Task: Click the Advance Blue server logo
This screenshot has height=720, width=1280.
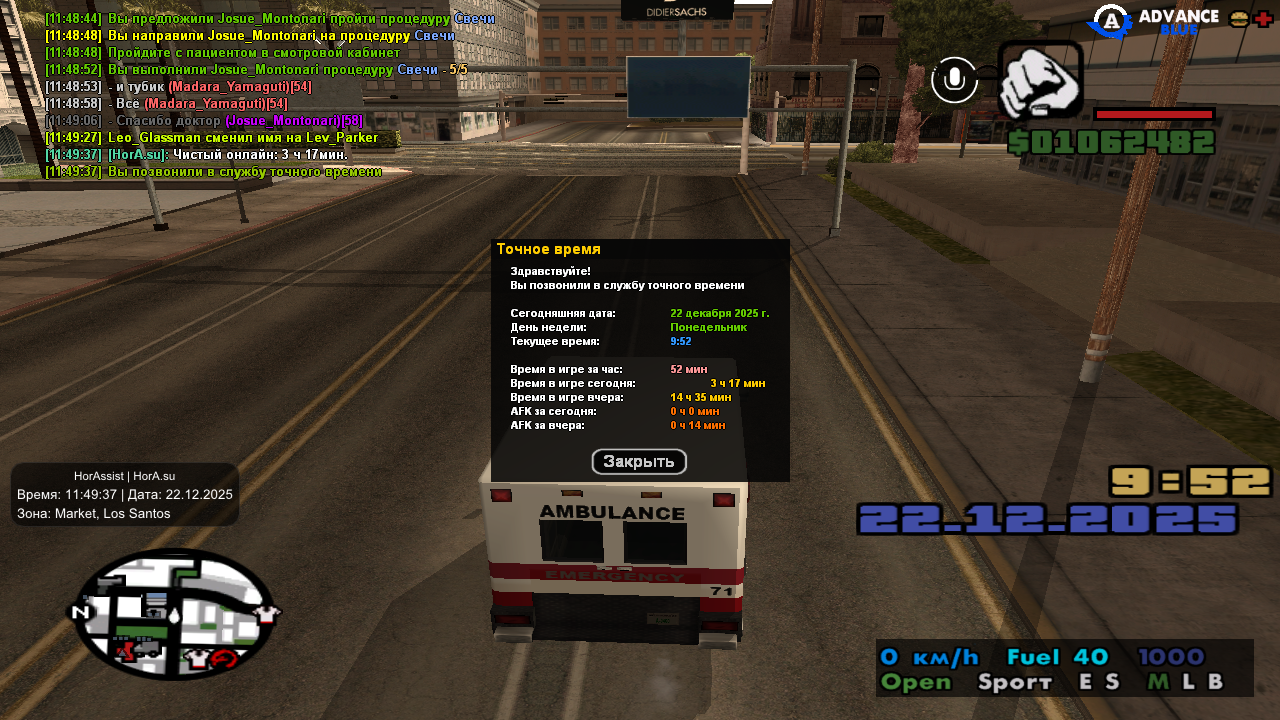Action: pyautogui.click(x=1155, y=21)
